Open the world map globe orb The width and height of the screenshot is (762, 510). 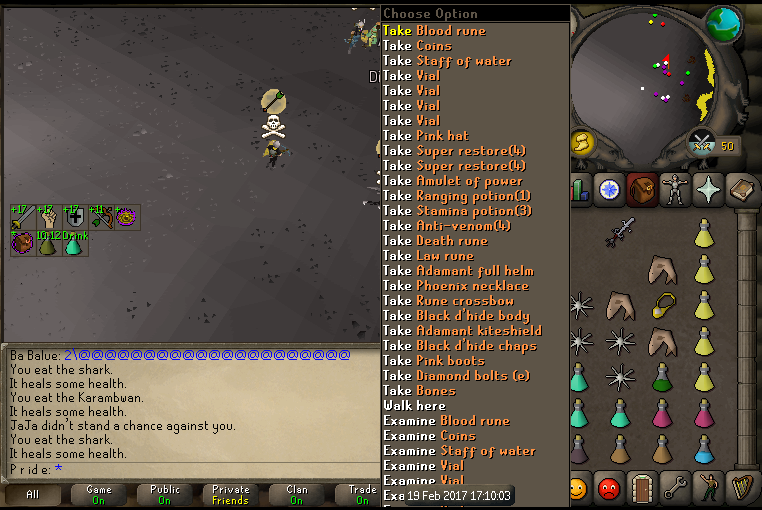[723, 23]
